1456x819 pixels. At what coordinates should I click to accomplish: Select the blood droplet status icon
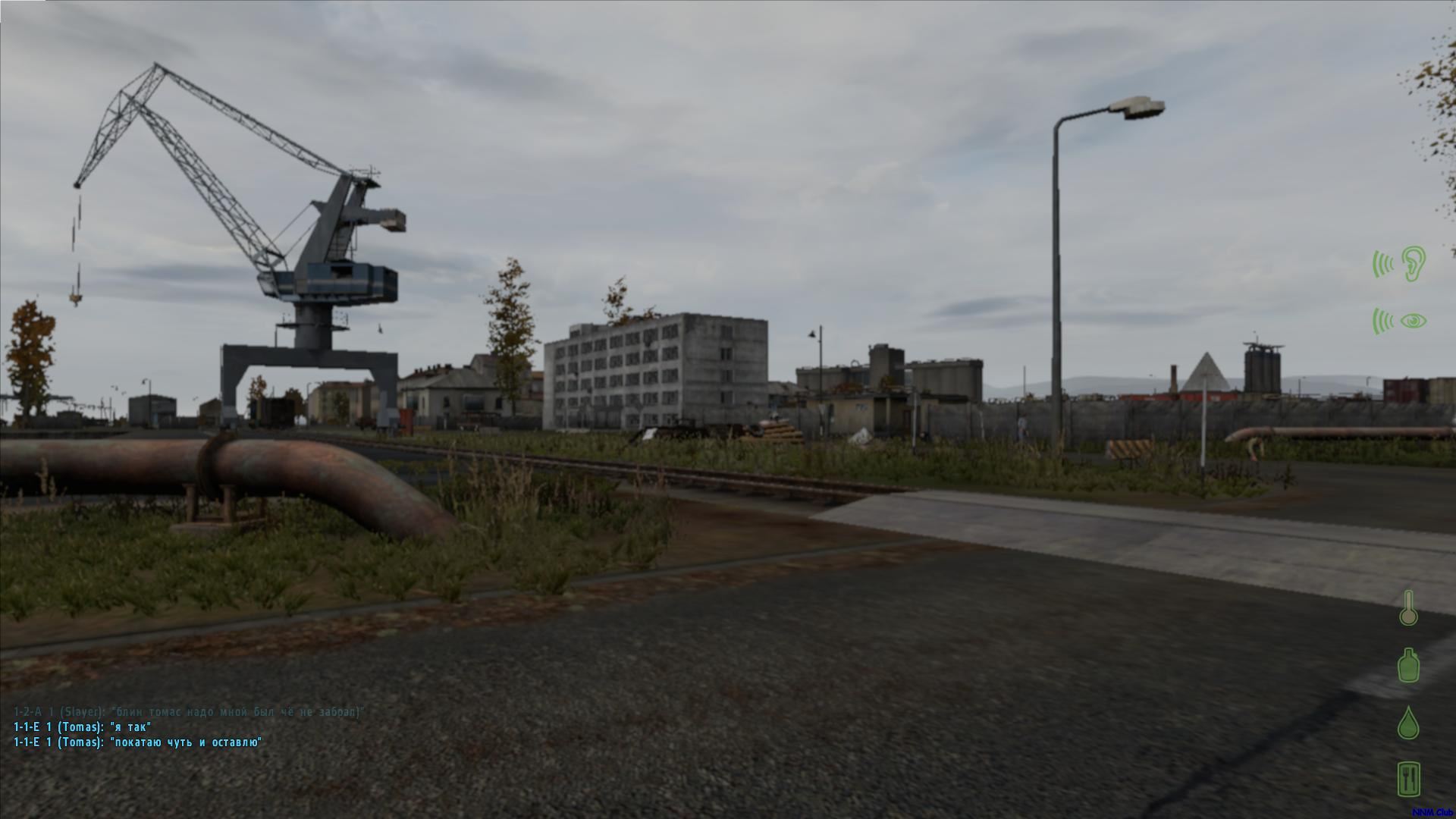1408,723
